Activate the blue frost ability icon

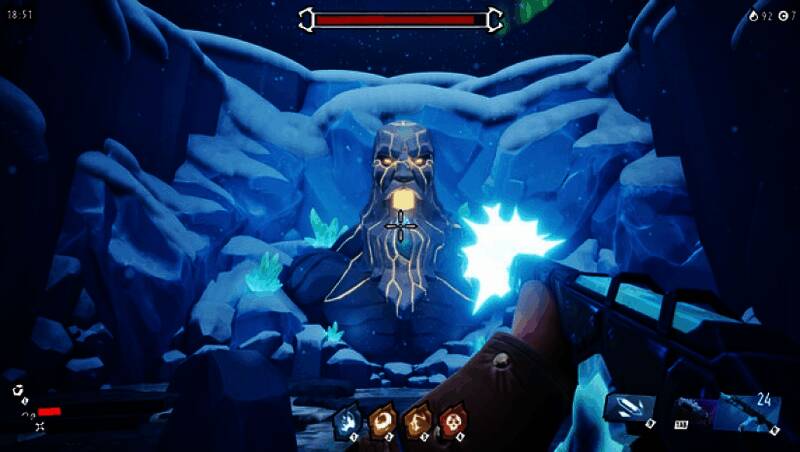tap(348, 421)
